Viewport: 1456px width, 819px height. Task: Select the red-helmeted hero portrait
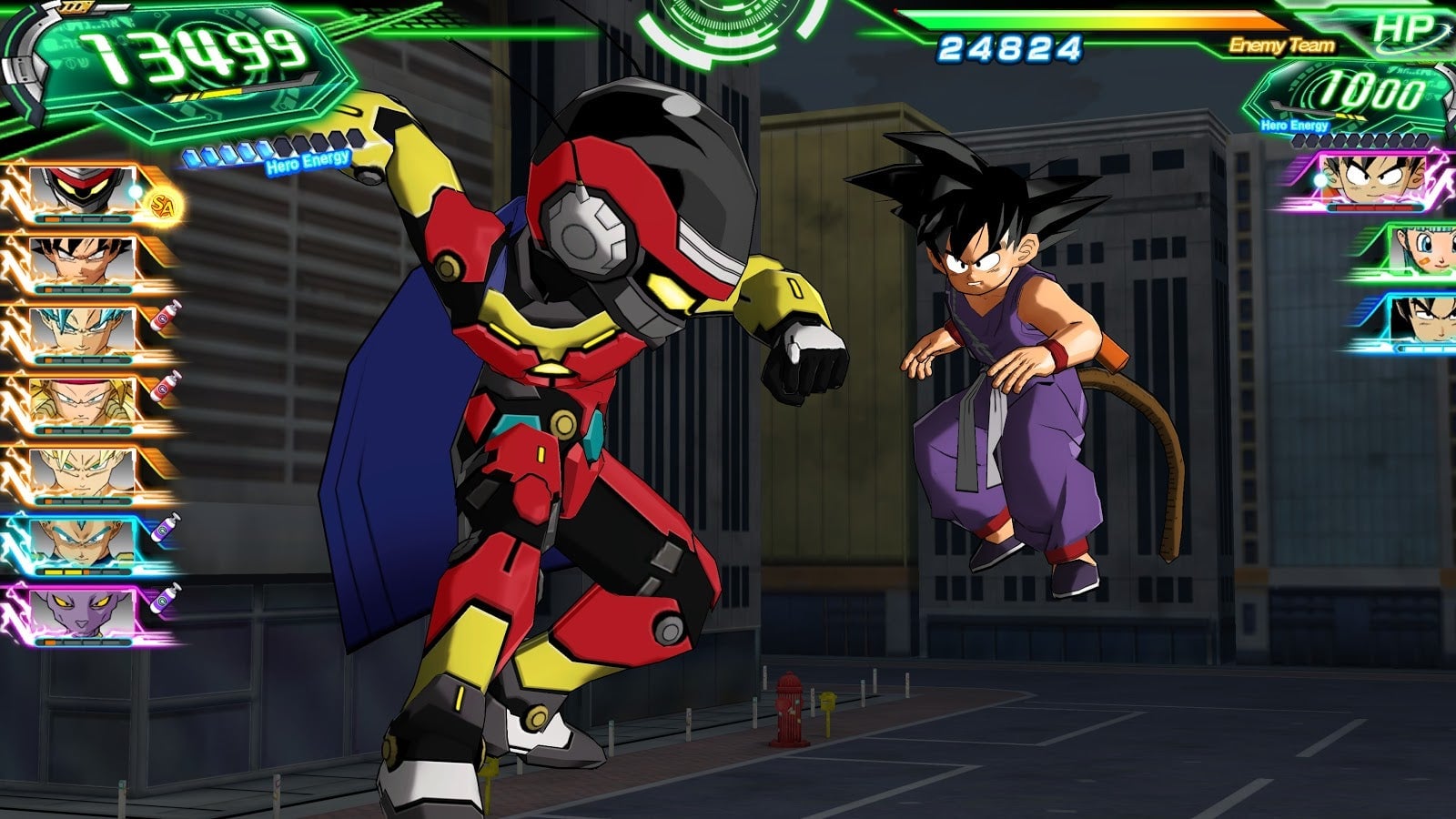(x=80, y=191)
